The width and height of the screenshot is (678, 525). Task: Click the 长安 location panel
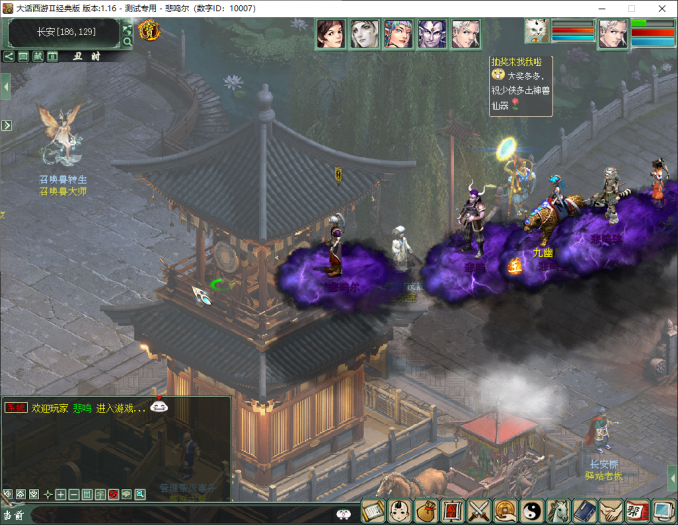[65, 32]
